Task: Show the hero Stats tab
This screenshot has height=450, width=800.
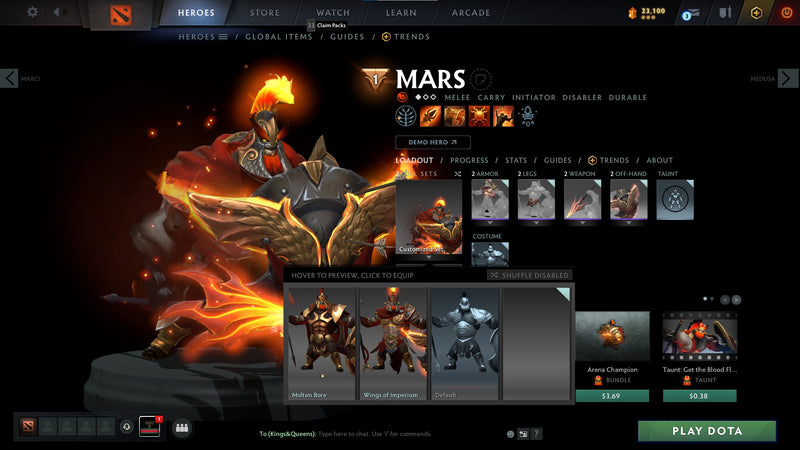Action: (516, 160)
